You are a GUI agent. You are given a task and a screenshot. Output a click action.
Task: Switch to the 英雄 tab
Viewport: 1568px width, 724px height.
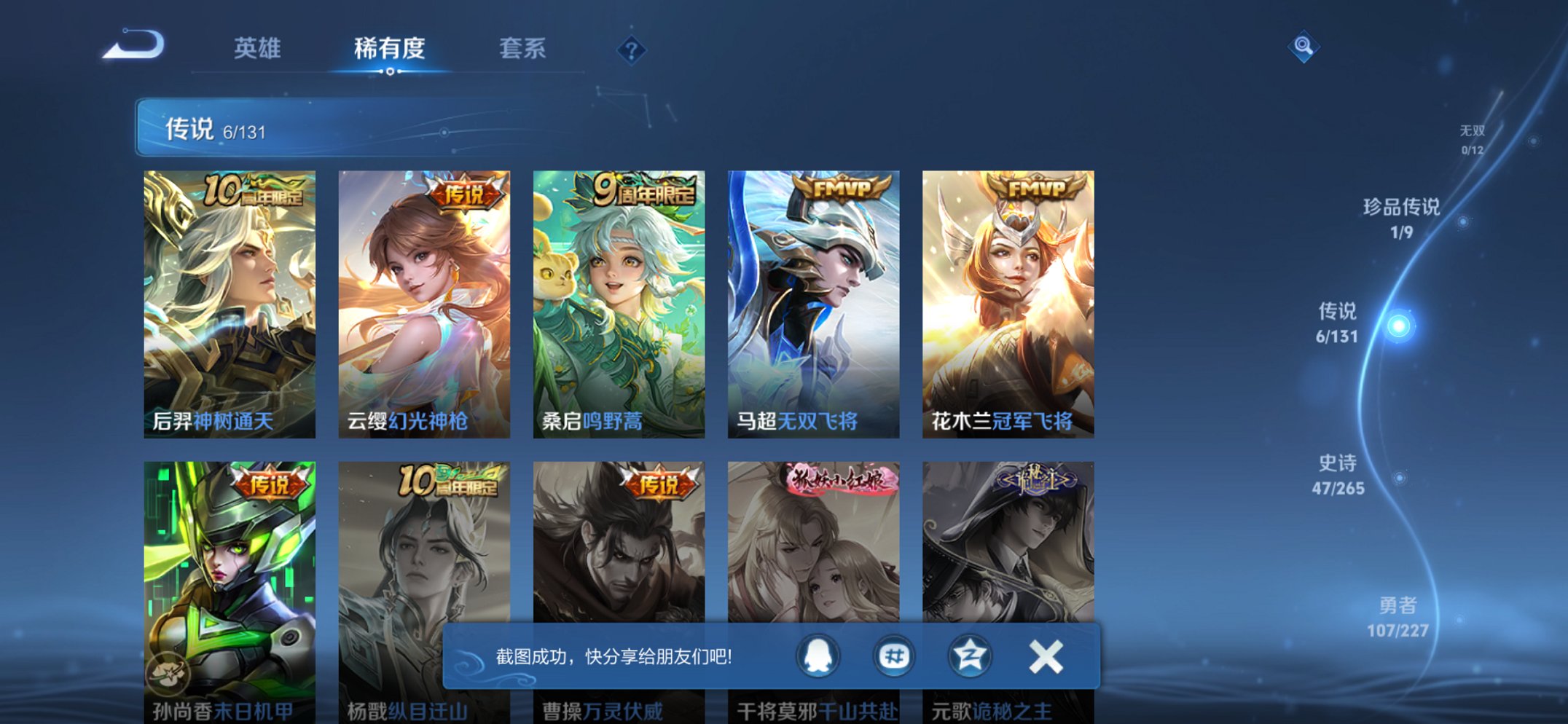click(x=258, y=50)
